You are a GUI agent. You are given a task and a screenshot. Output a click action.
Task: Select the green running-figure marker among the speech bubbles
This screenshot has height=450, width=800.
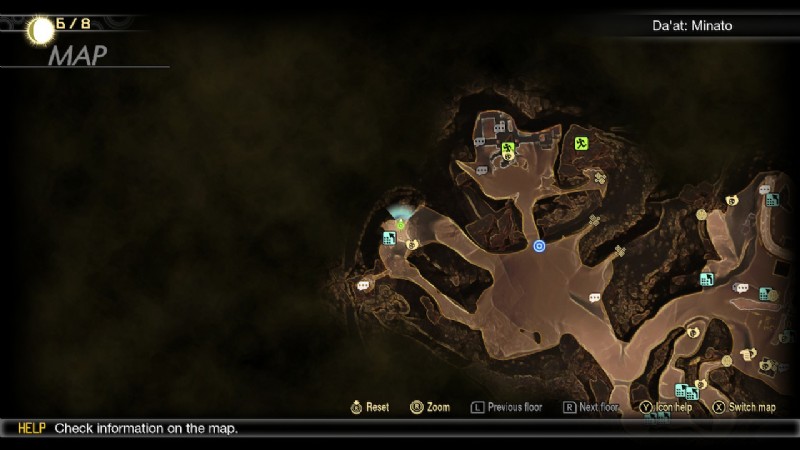point(508,149)
